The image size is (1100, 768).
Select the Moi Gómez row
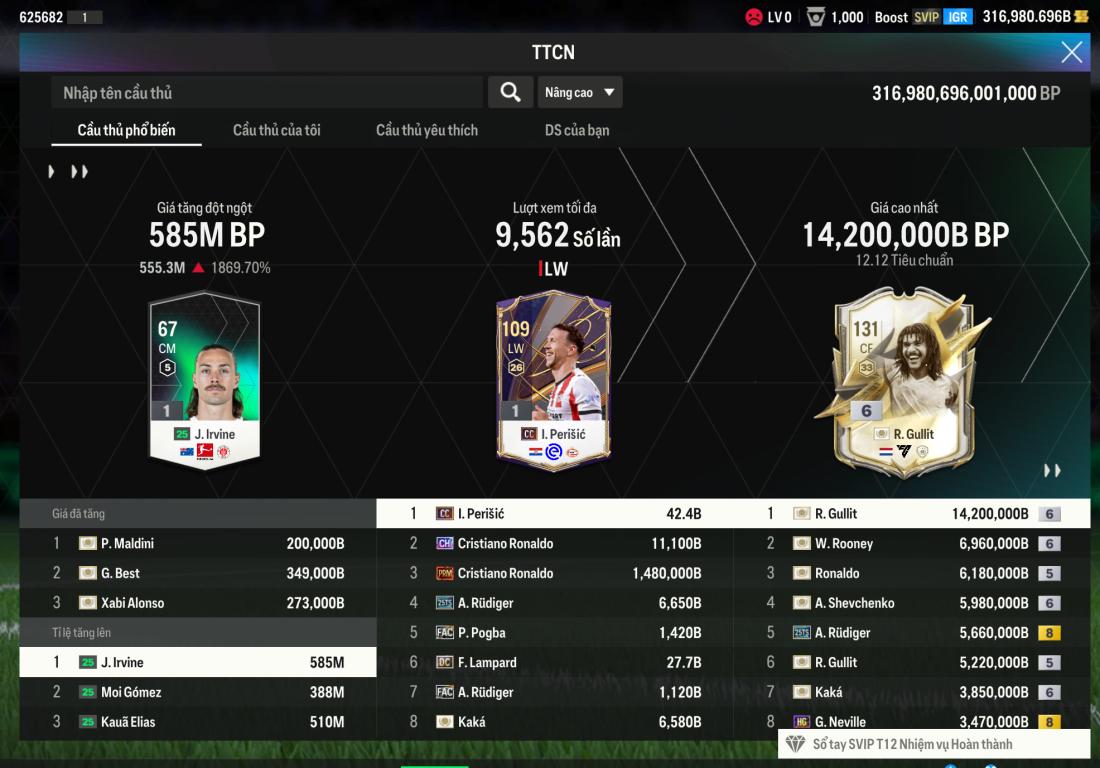tap(198, 692)
